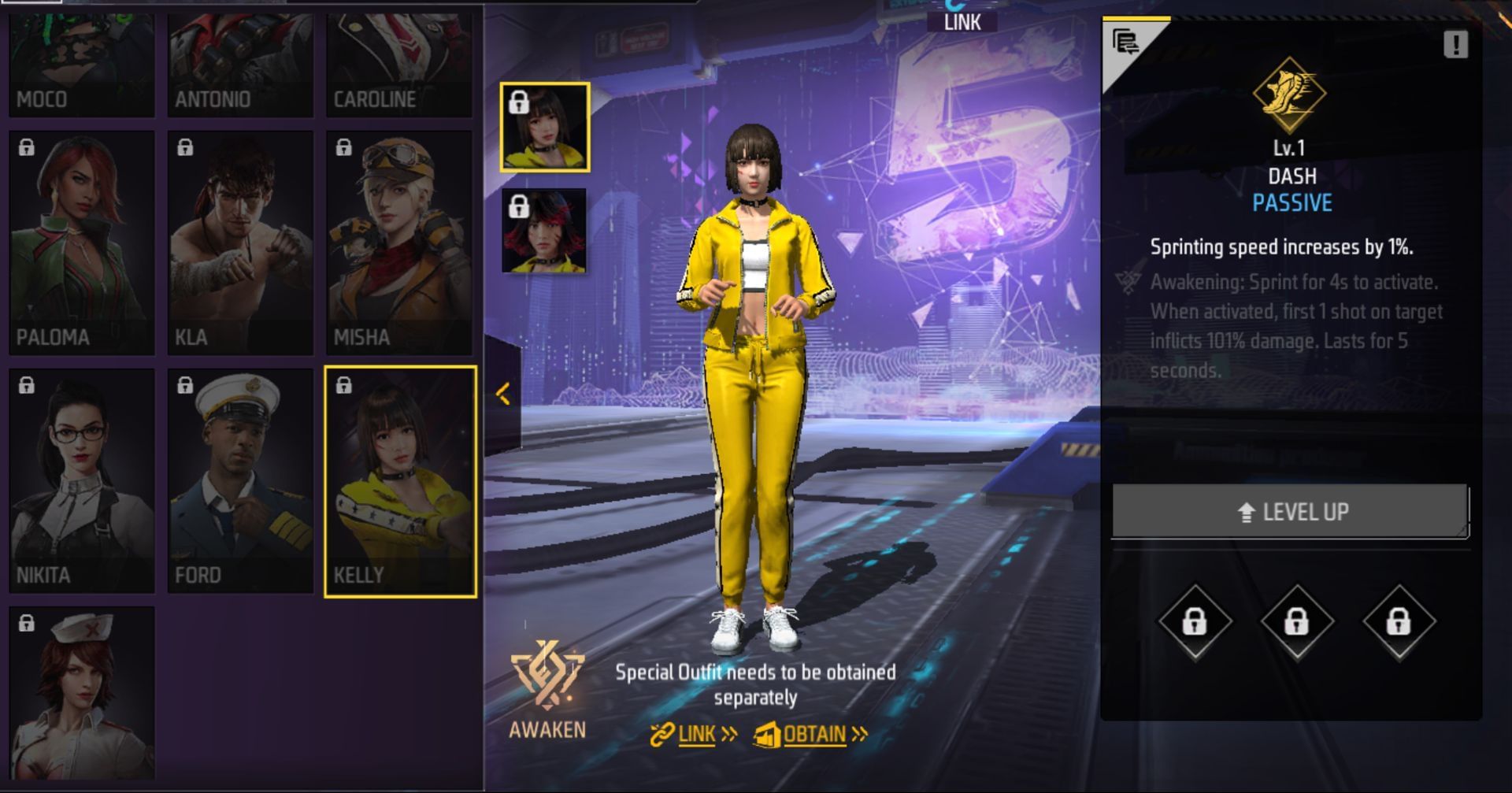Click the skill card icon at panel top-left
Viewport: 1512px width, 793px height.
1128,41
